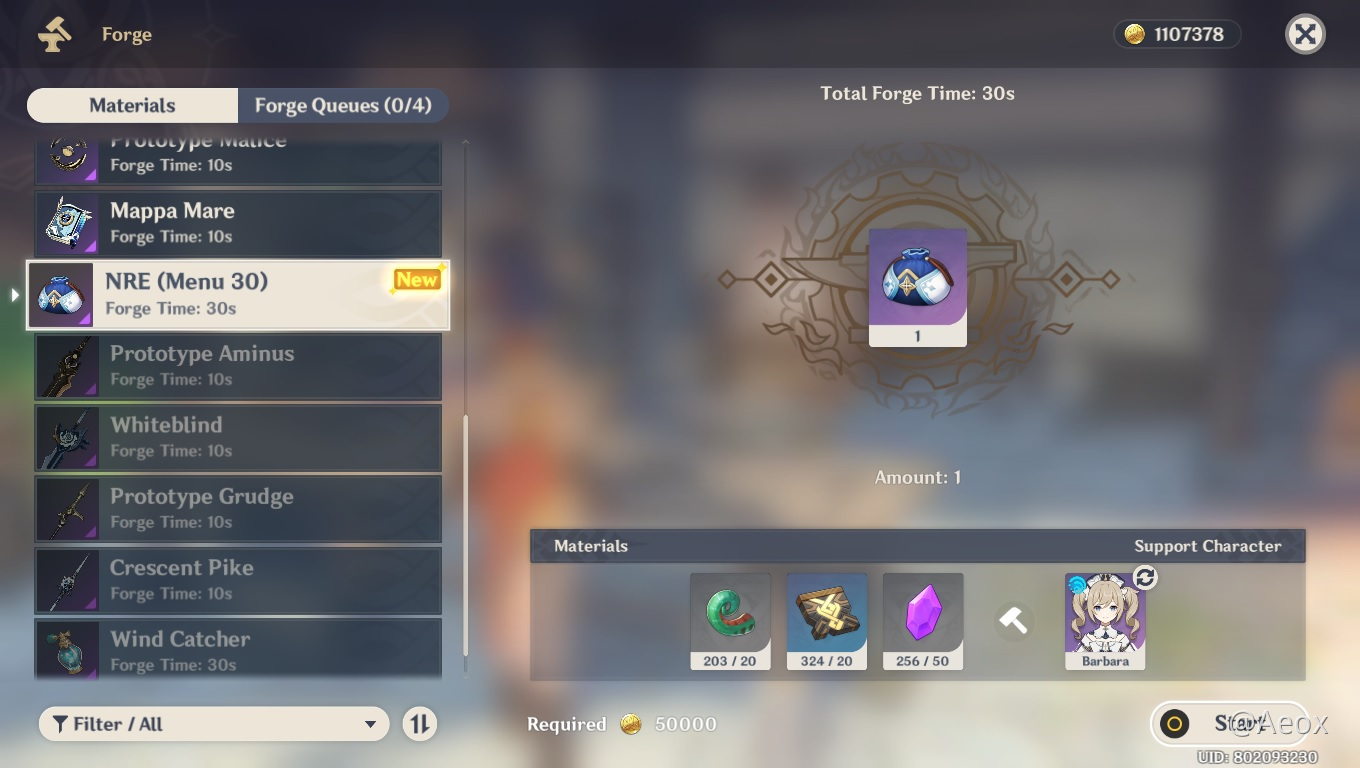Screen dimensions: 1360x768
Task: Click the white hammer icon in the materials bar
Action: [1014, 620]
